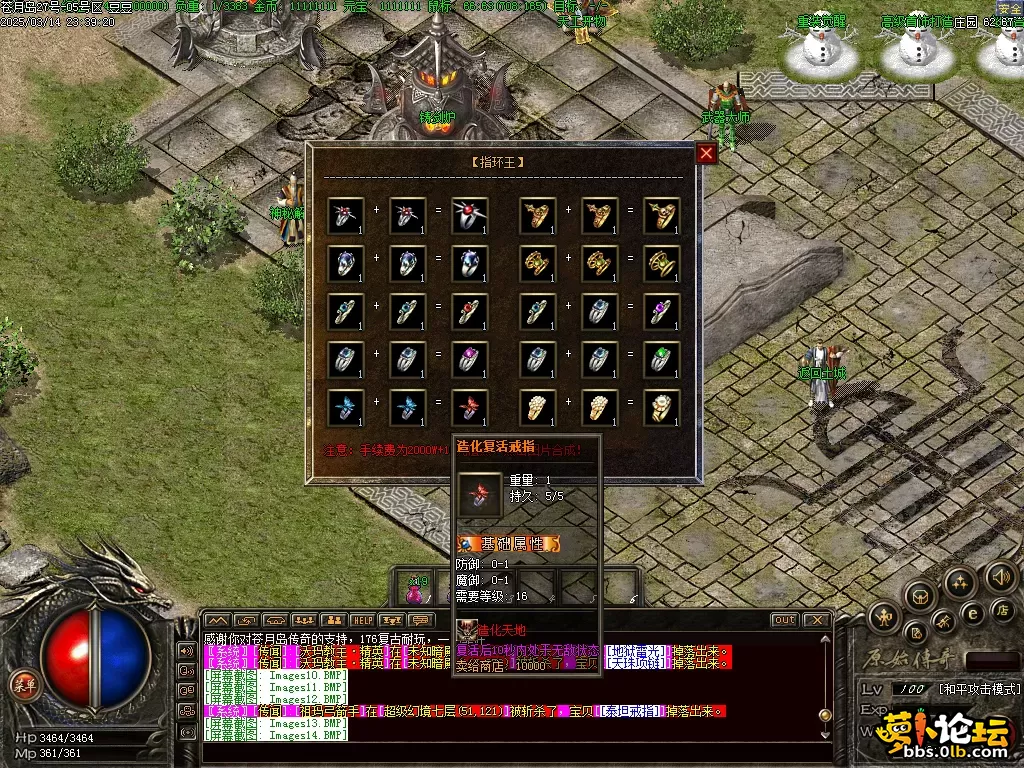
Task: Open the 店 shop button
Action: [1000, 609]
